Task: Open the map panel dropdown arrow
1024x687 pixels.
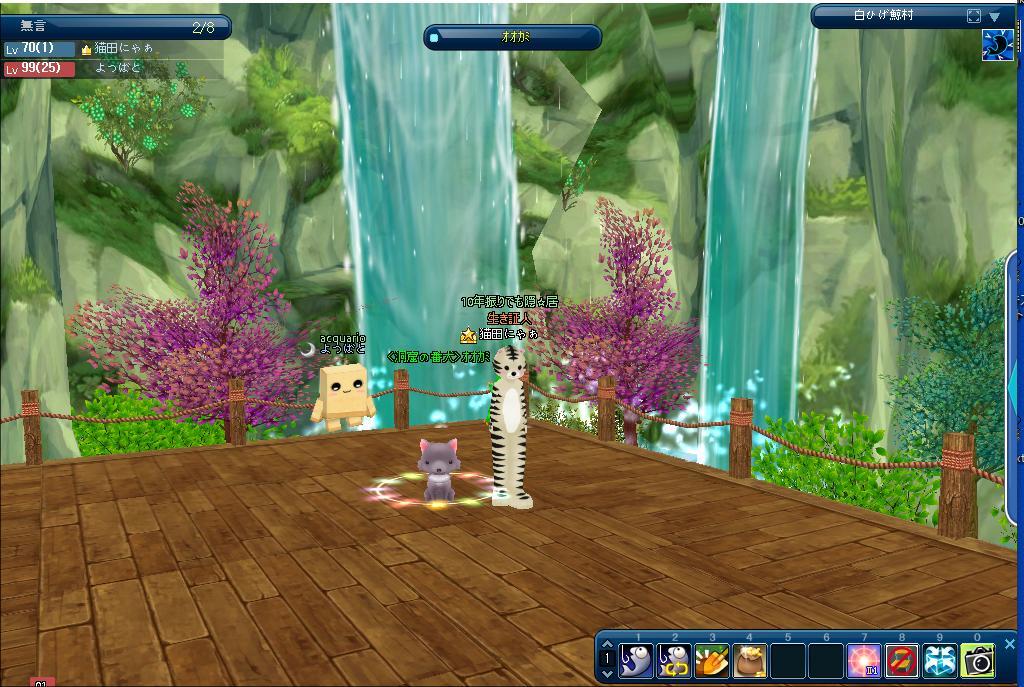Action: [995, 16]
